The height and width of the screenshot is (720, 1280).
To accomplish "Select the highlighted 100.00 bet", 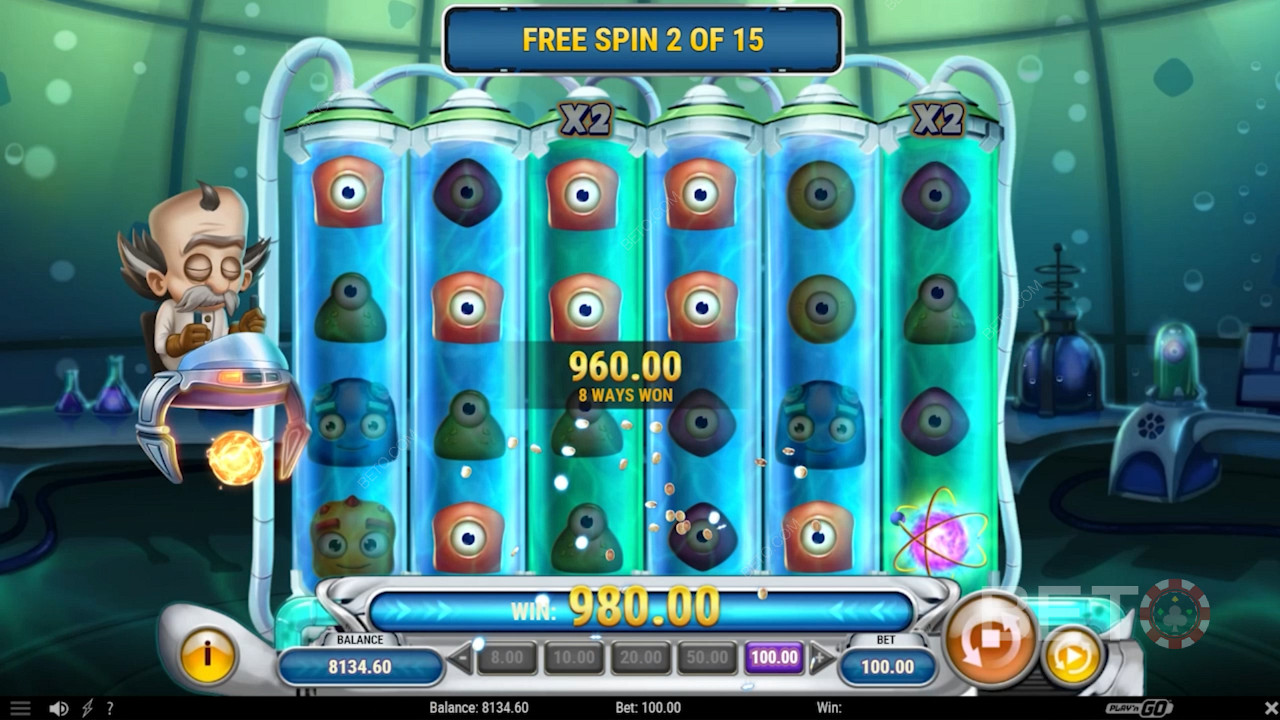I will click(x=775, y=657).
